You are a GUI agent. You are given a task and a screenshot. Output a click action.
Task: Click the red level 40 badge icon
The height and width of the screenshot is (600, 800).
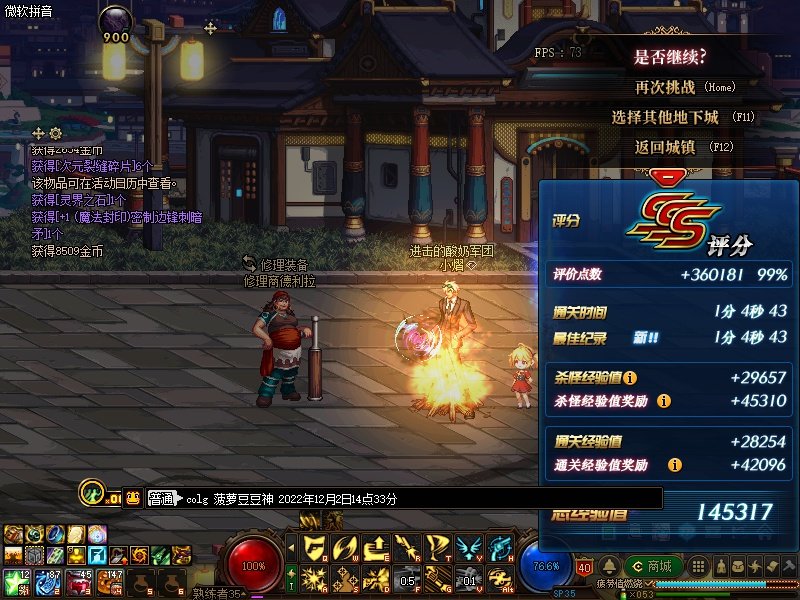585,567
